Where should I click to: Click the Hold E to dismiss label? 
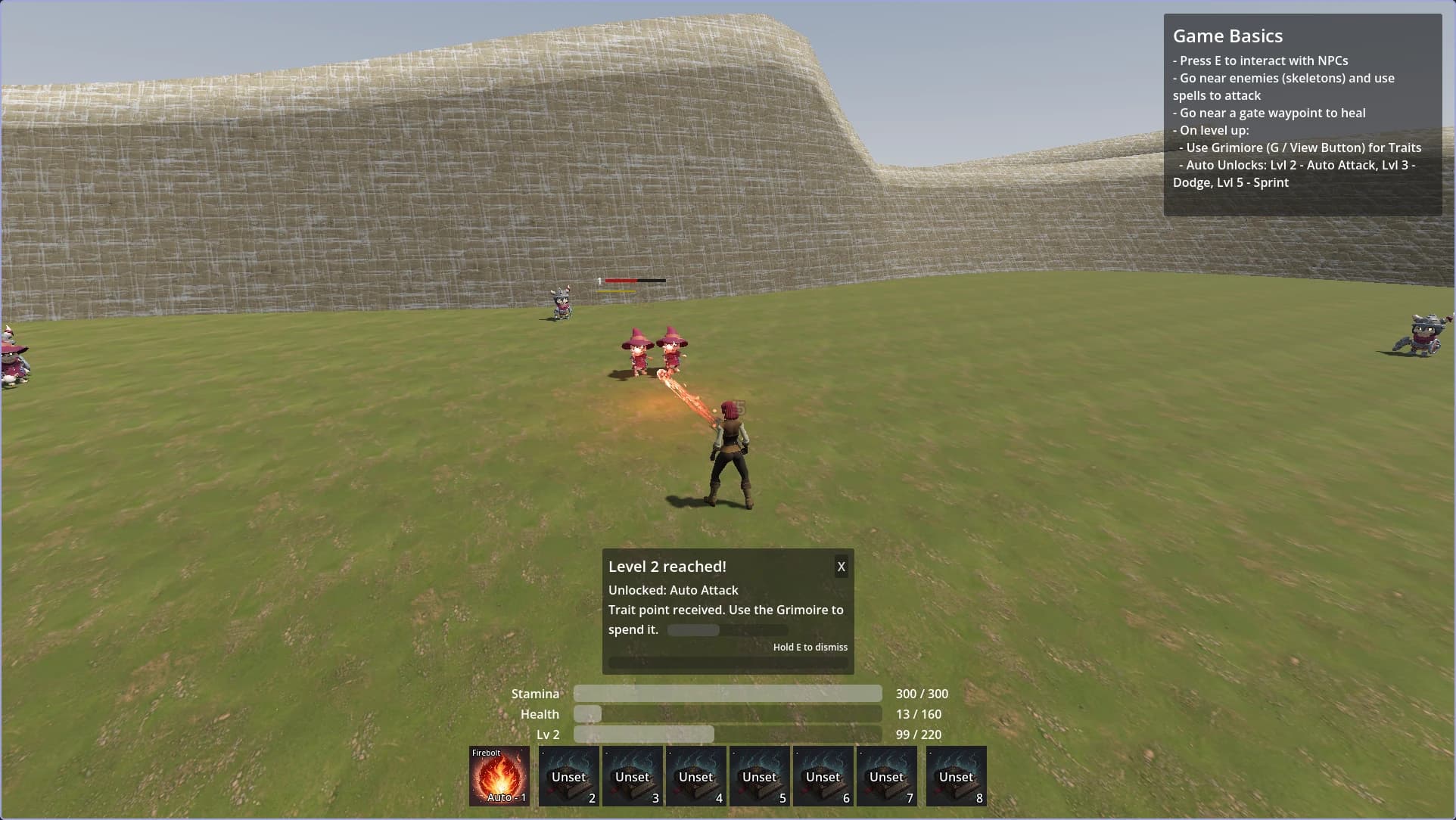point(810,647)
